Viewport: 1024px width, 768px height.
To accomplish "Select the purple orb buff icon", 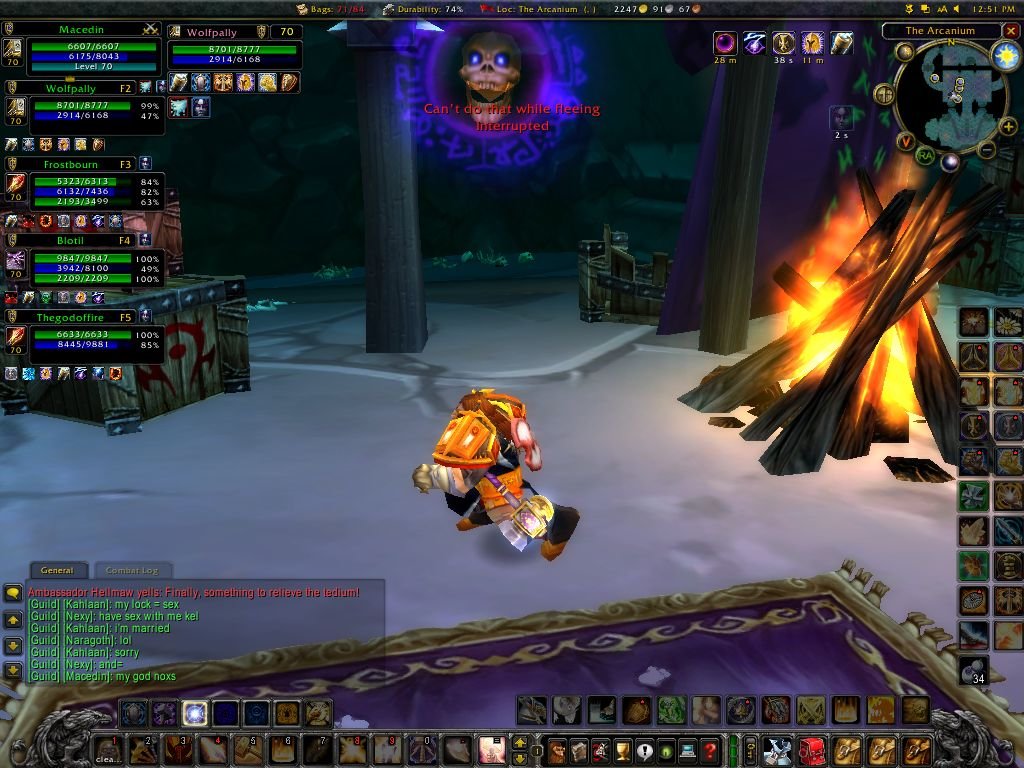I will tap(724, 43).
